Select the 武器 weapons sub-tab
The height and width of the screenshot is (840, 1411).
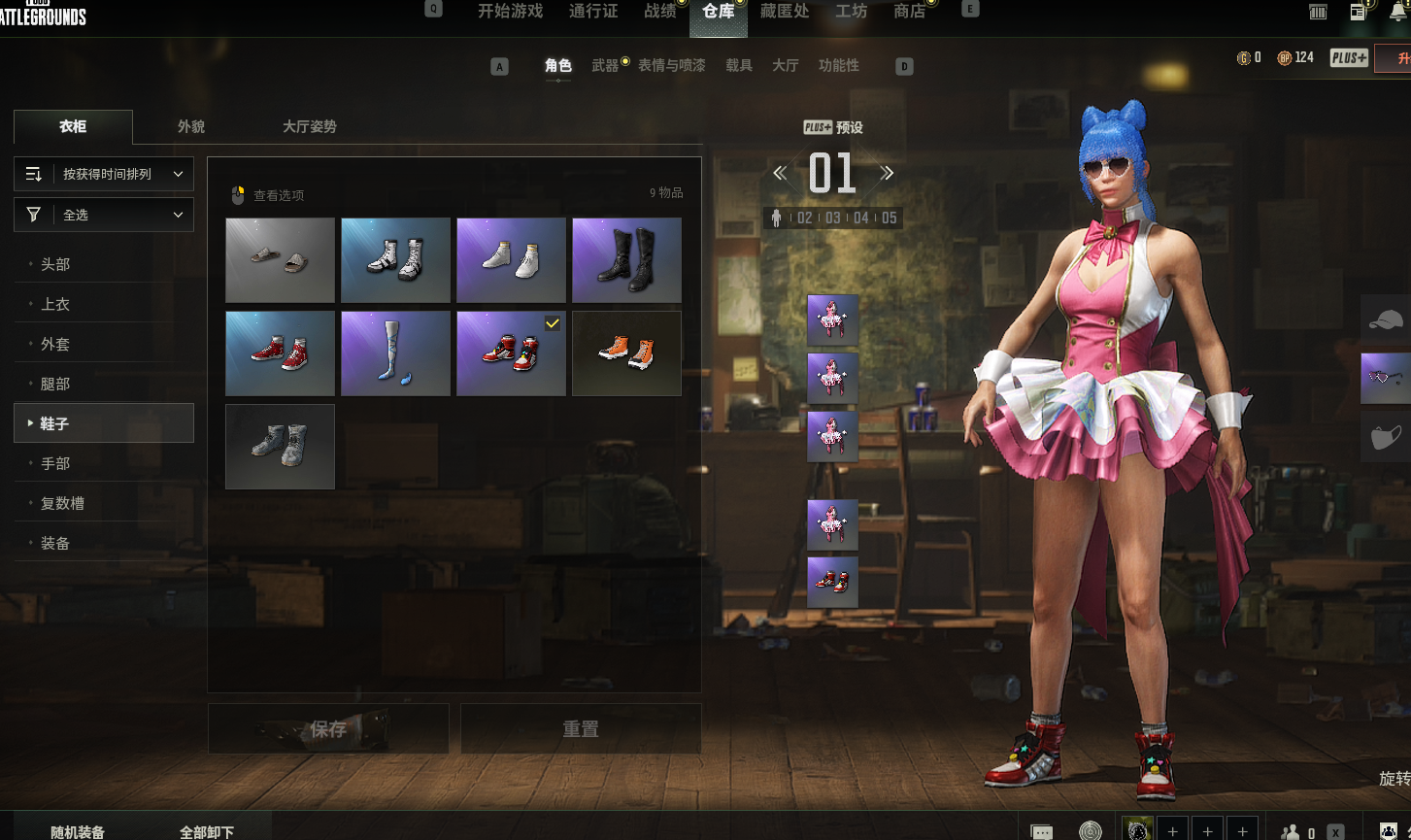tap(605, 65)
